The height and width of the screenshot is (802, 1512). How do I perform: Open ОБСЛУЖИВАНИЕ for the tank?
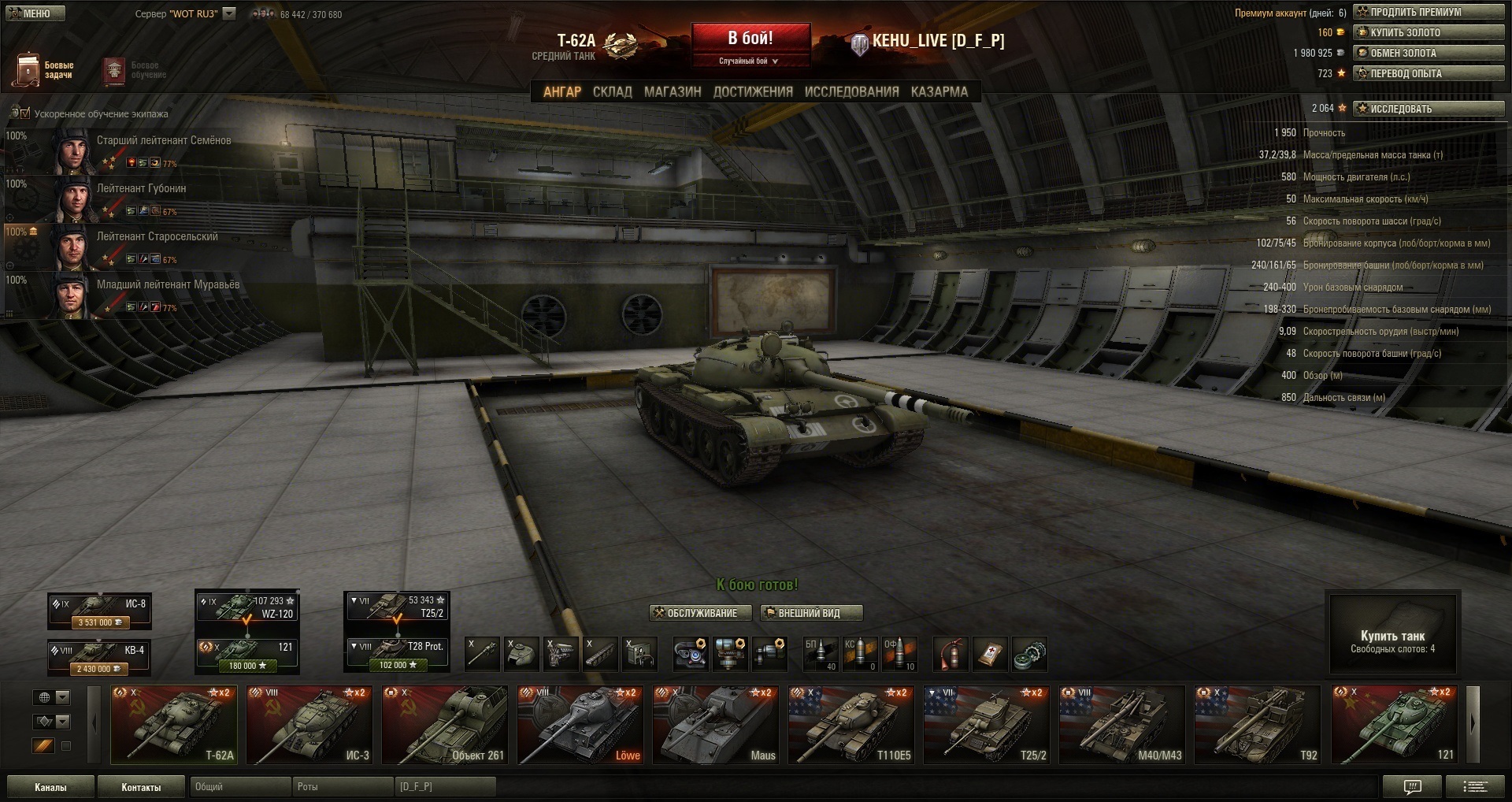point(696,613)
